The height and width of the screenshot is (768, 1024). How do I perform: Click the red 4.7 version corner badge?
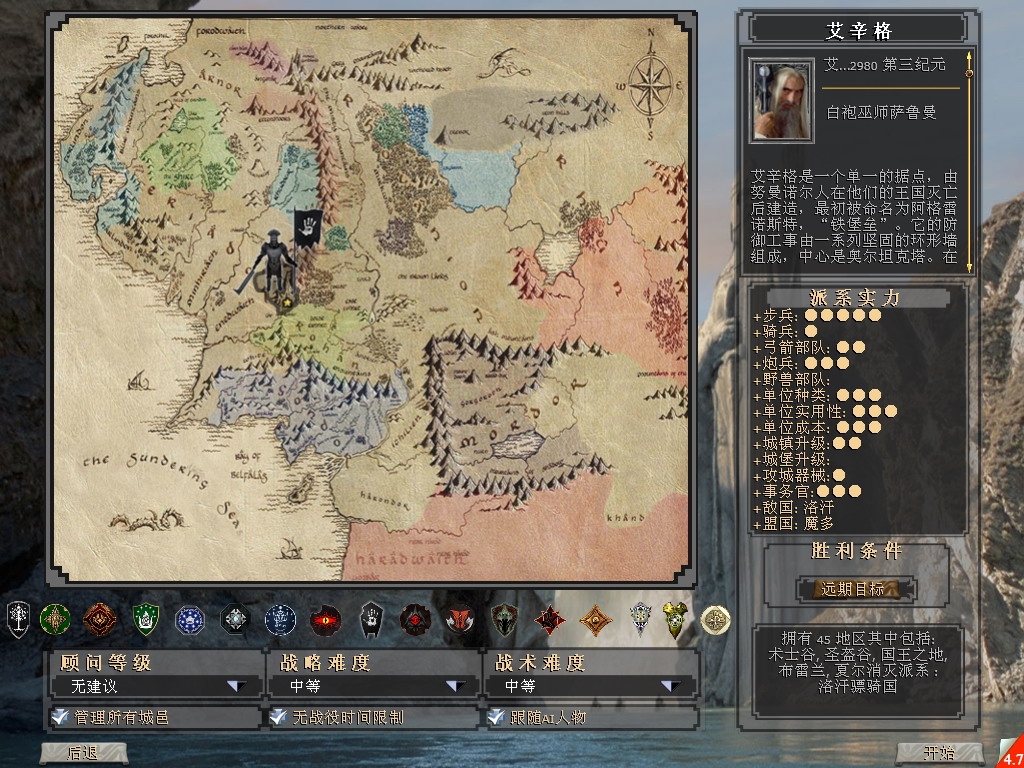click(1012, 754)
